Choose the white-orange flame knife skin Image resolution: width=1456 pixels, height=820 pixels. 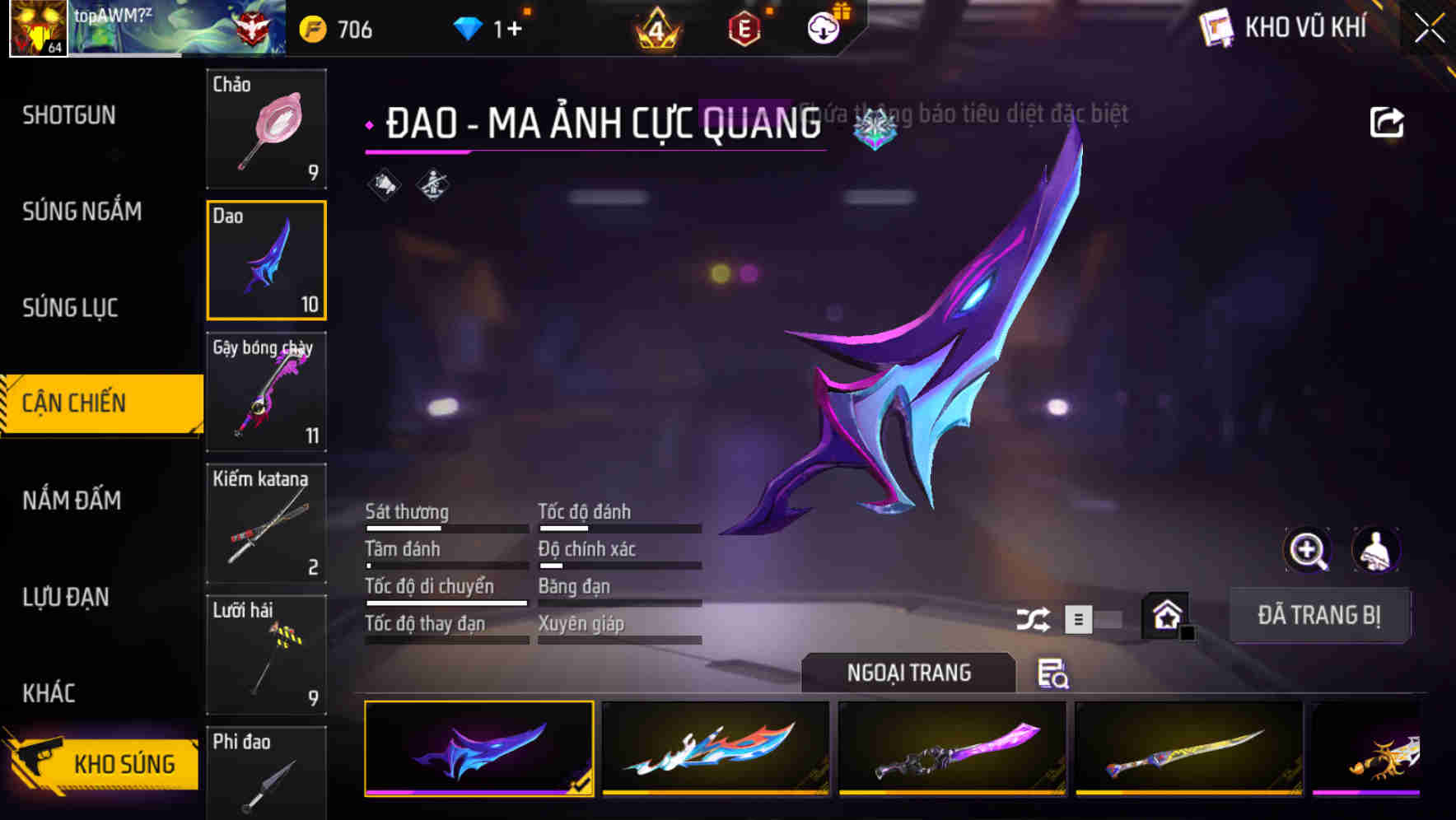pyautogui.click(x=715, y=751)
